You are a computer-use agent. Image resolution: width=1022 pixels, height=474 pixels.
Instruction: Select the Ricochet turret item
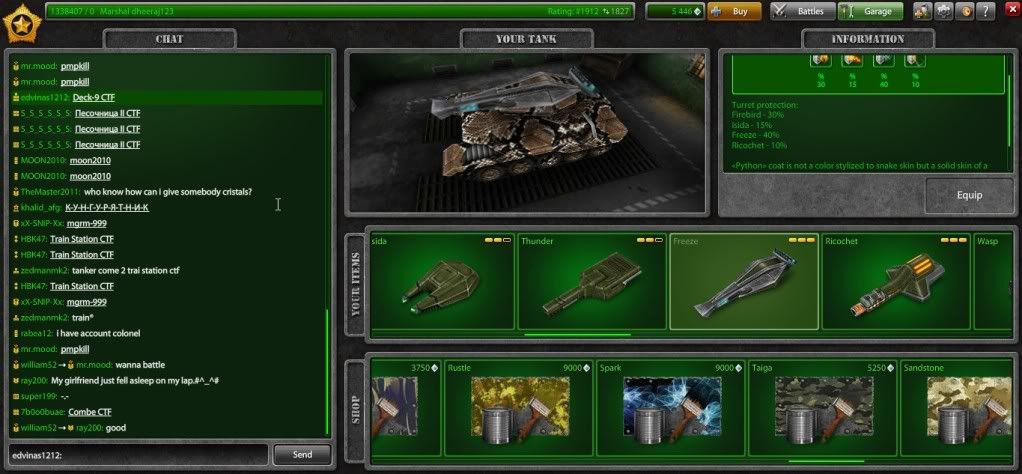895,285
